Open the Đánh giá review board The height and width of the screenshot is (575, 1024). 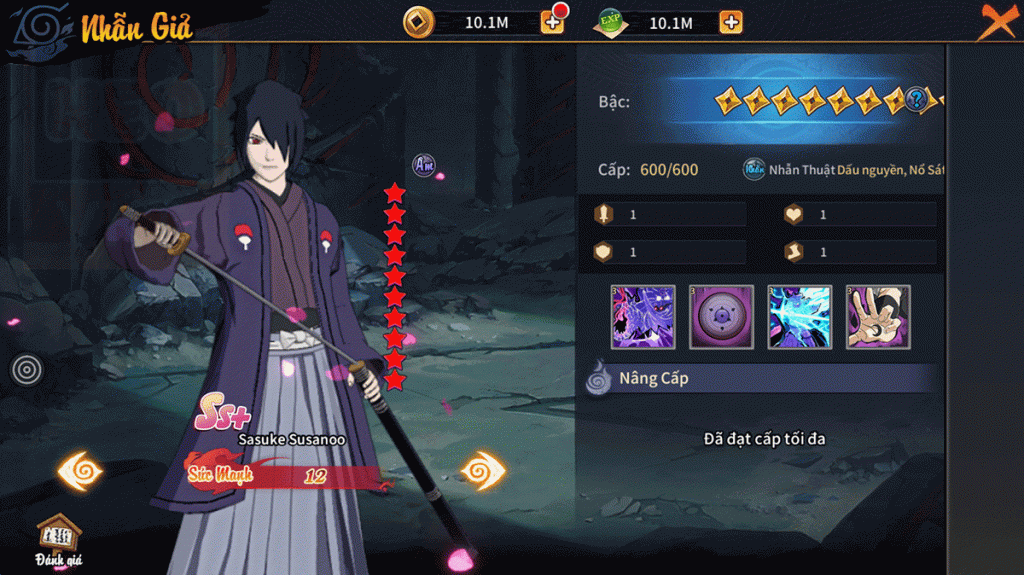(59, 541)
